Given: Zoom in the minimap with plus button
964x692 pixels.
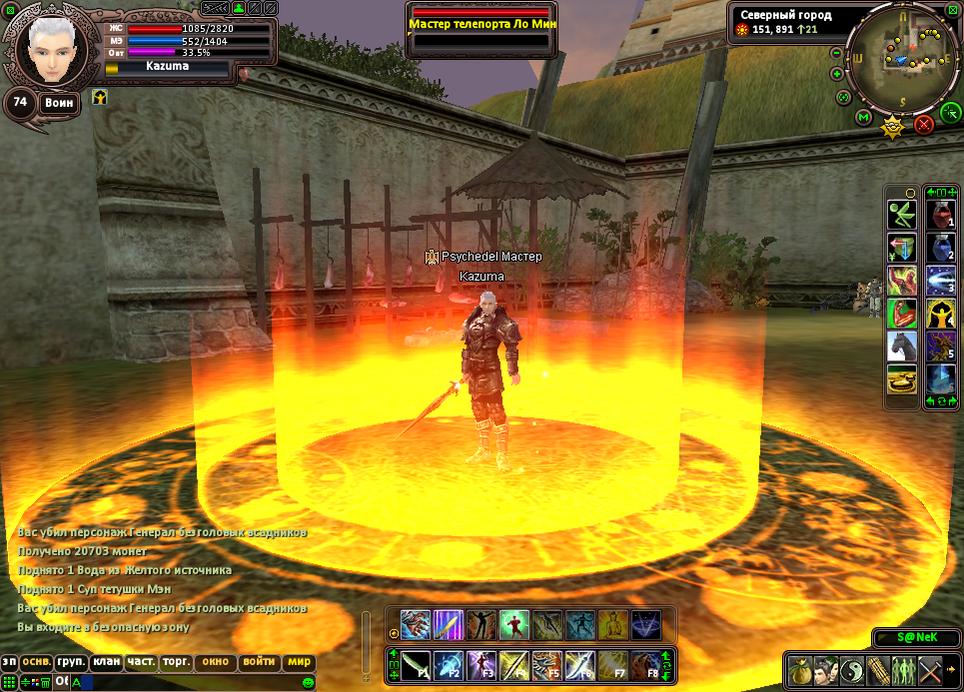Looking at the screenshot, I should [836, 74].
